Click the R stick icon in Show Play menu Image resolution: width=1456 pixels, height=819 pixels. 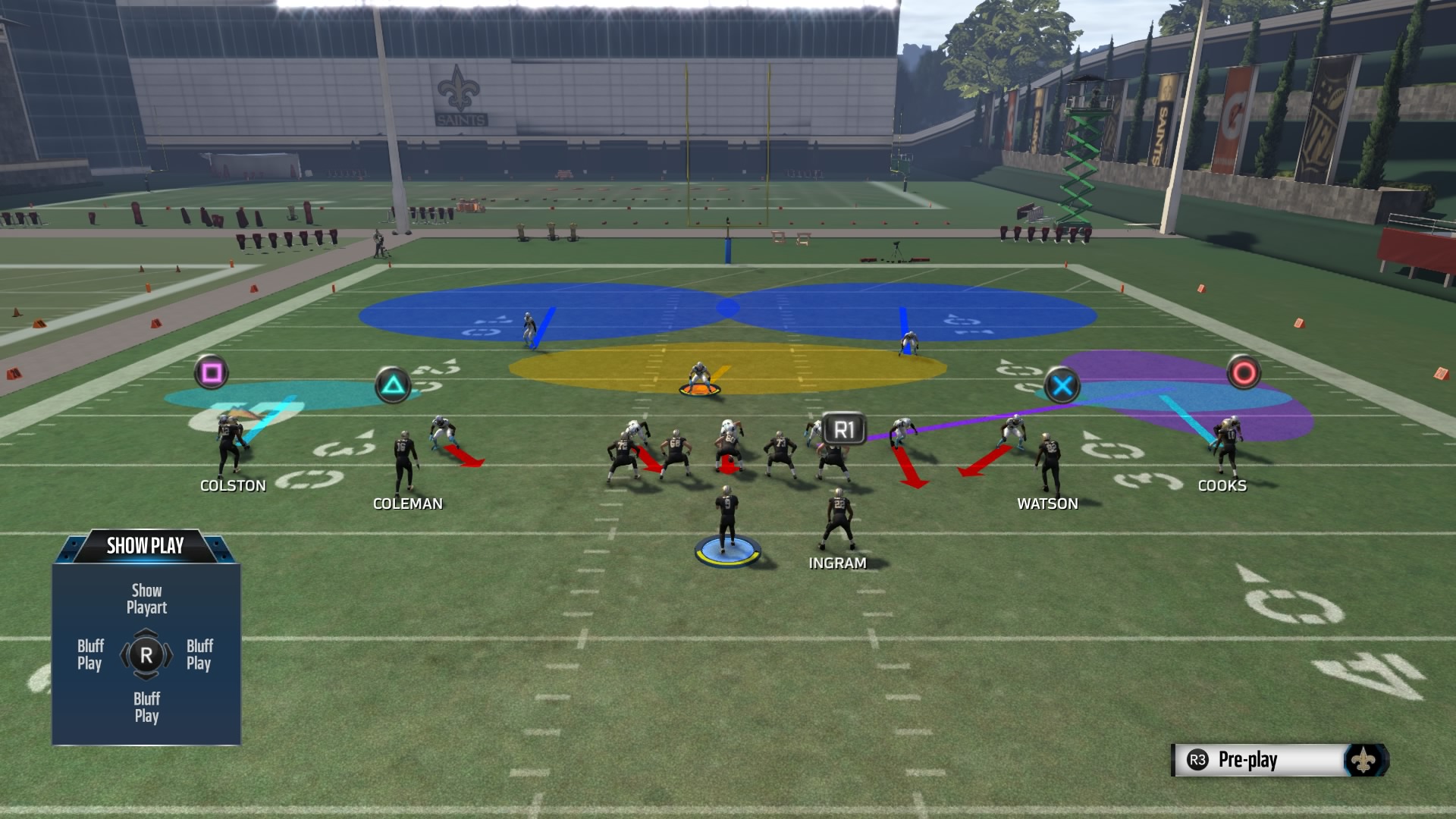click(146, 655)
